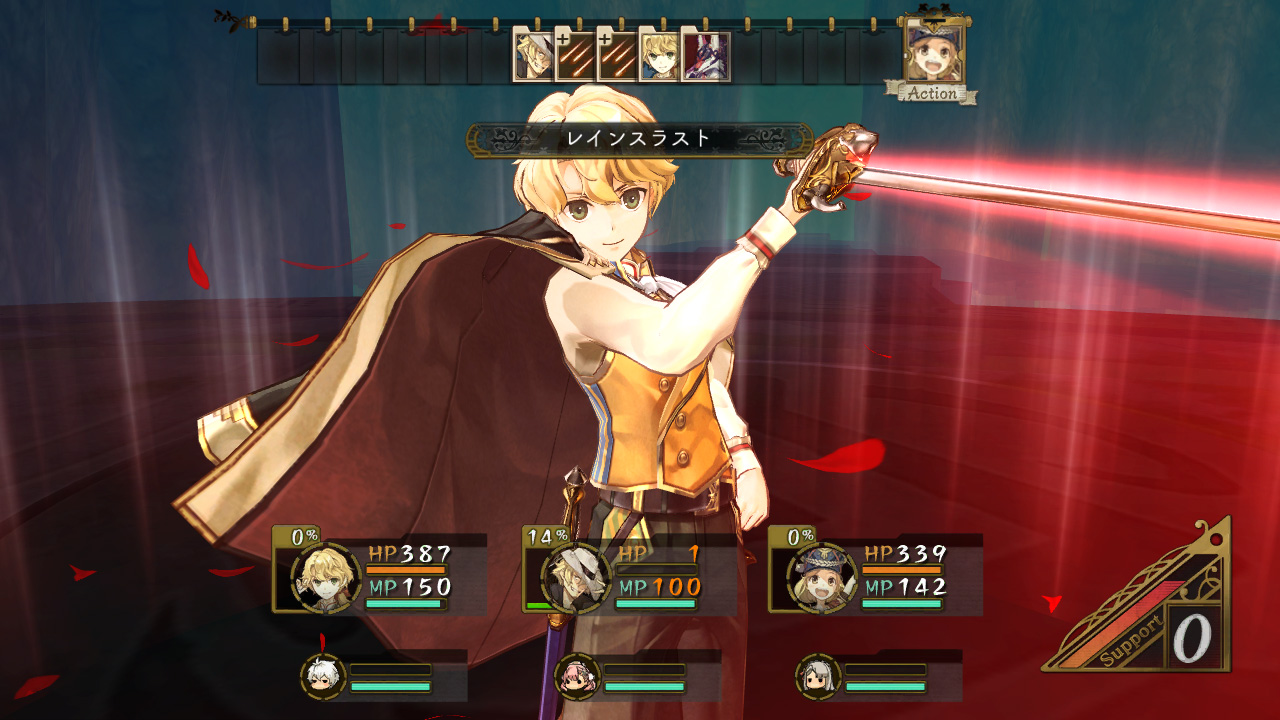This screenshot has width=1280, height=720.
Task: Select the white-hat man's turn order card
Action: pyautogui.click(x=533, y=56)
